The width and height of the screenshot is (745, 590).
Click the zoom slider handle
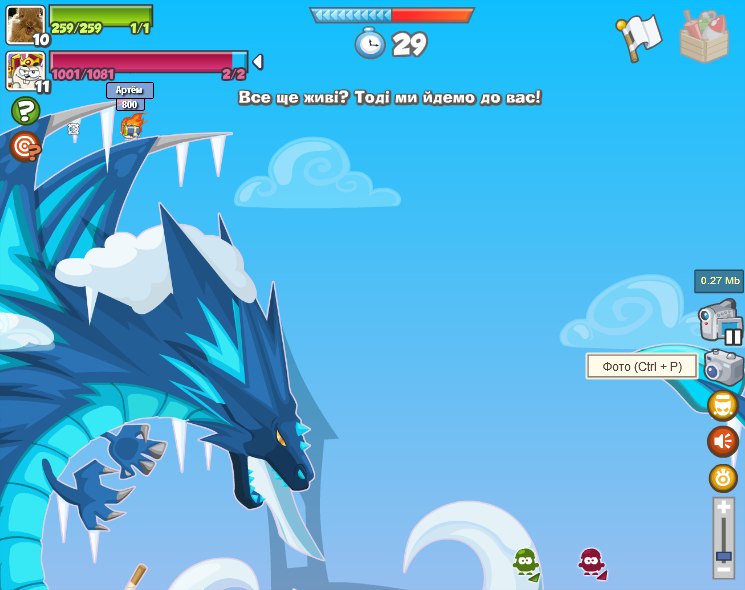724,555
